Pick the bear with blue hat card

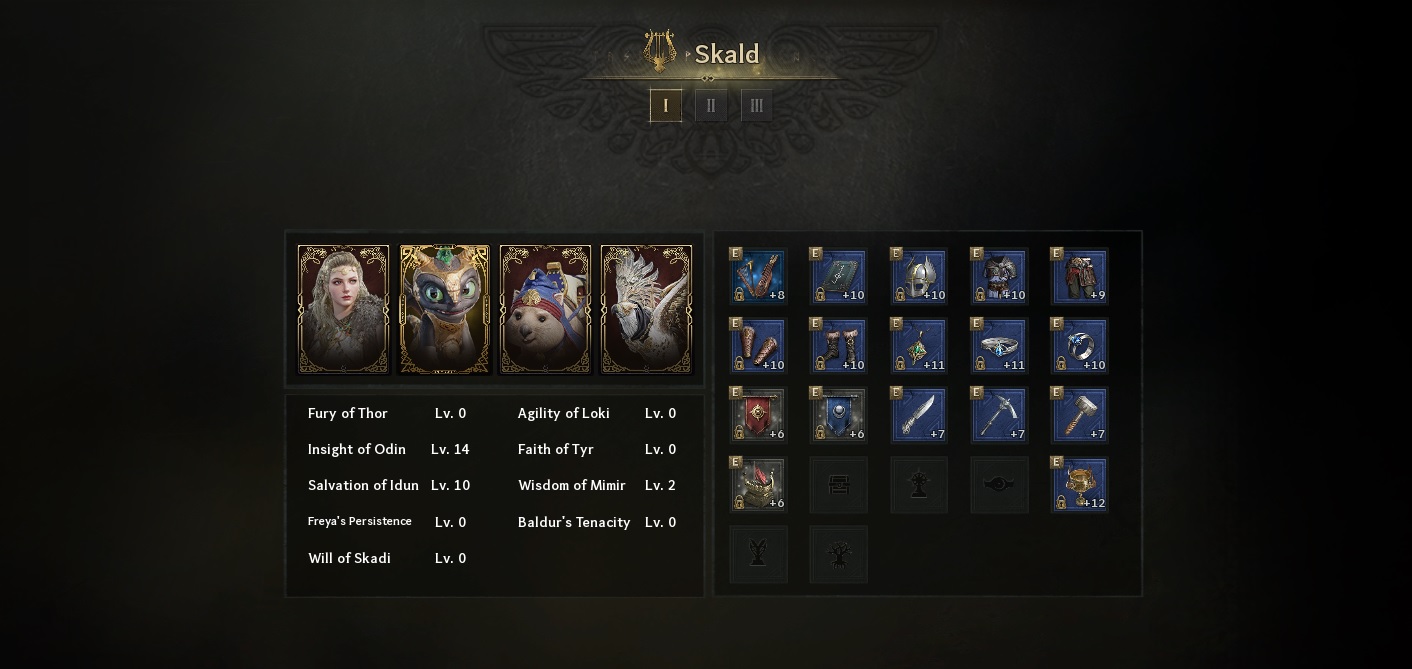545,309
